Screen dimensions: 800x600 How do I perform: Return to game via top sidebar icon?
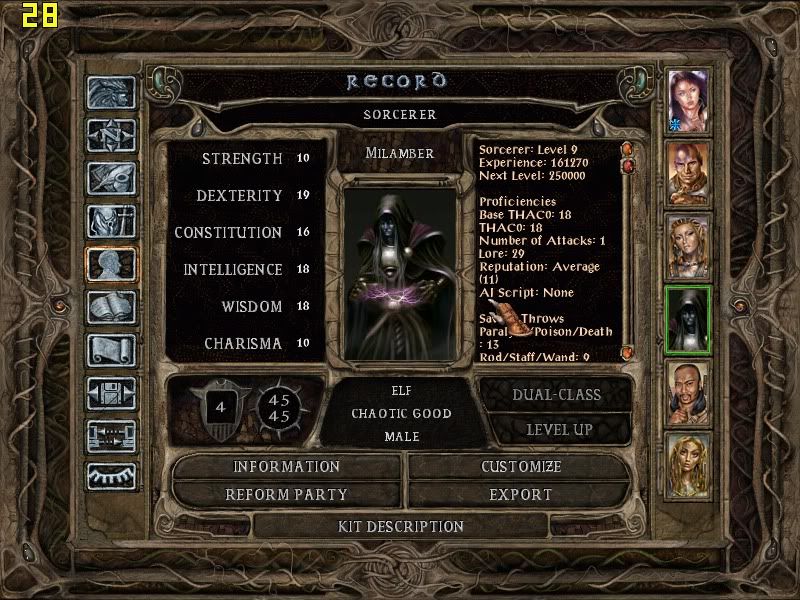point(111,92)
